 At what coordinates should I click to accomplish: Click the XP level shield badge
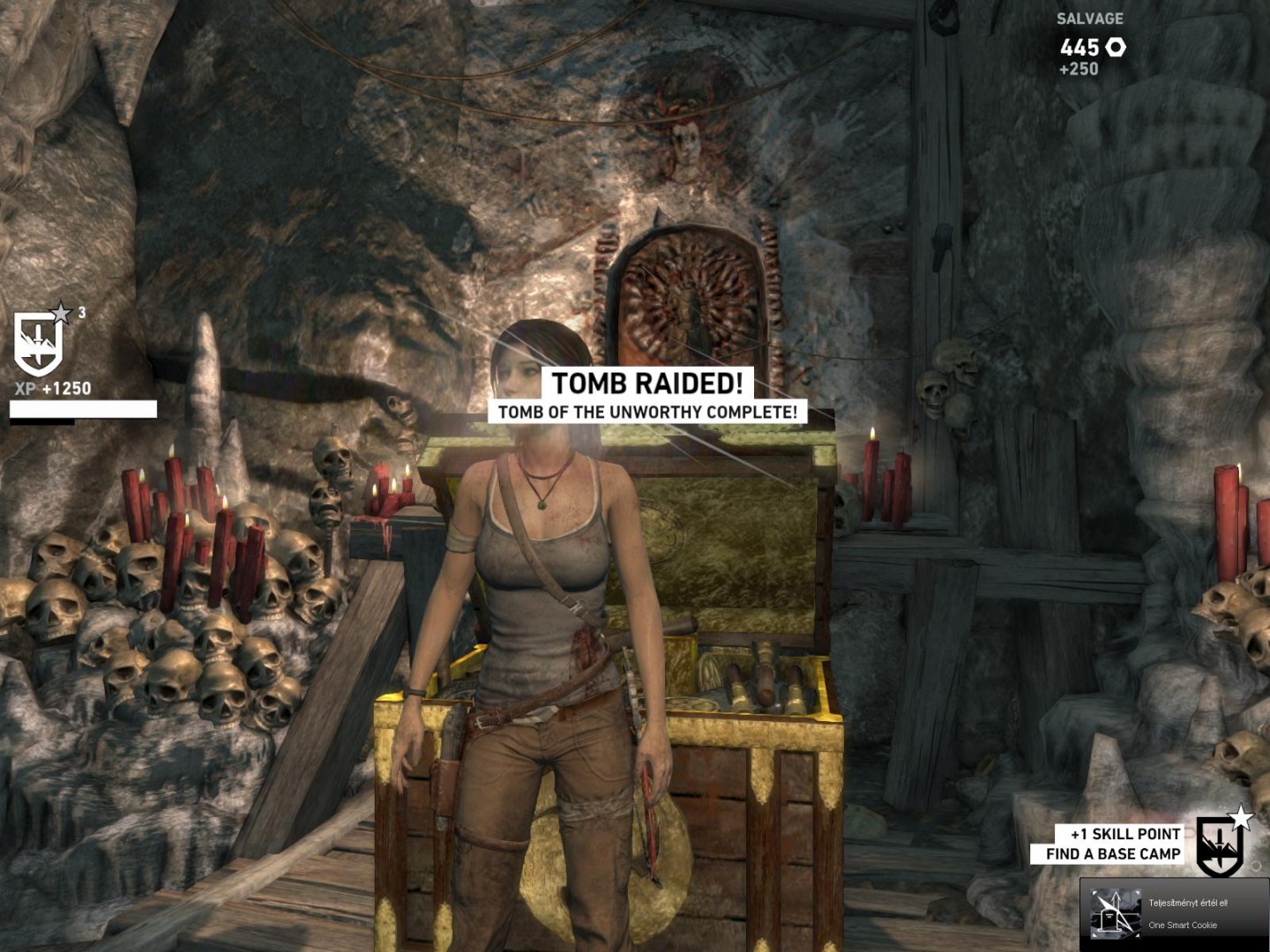(39, 343)
